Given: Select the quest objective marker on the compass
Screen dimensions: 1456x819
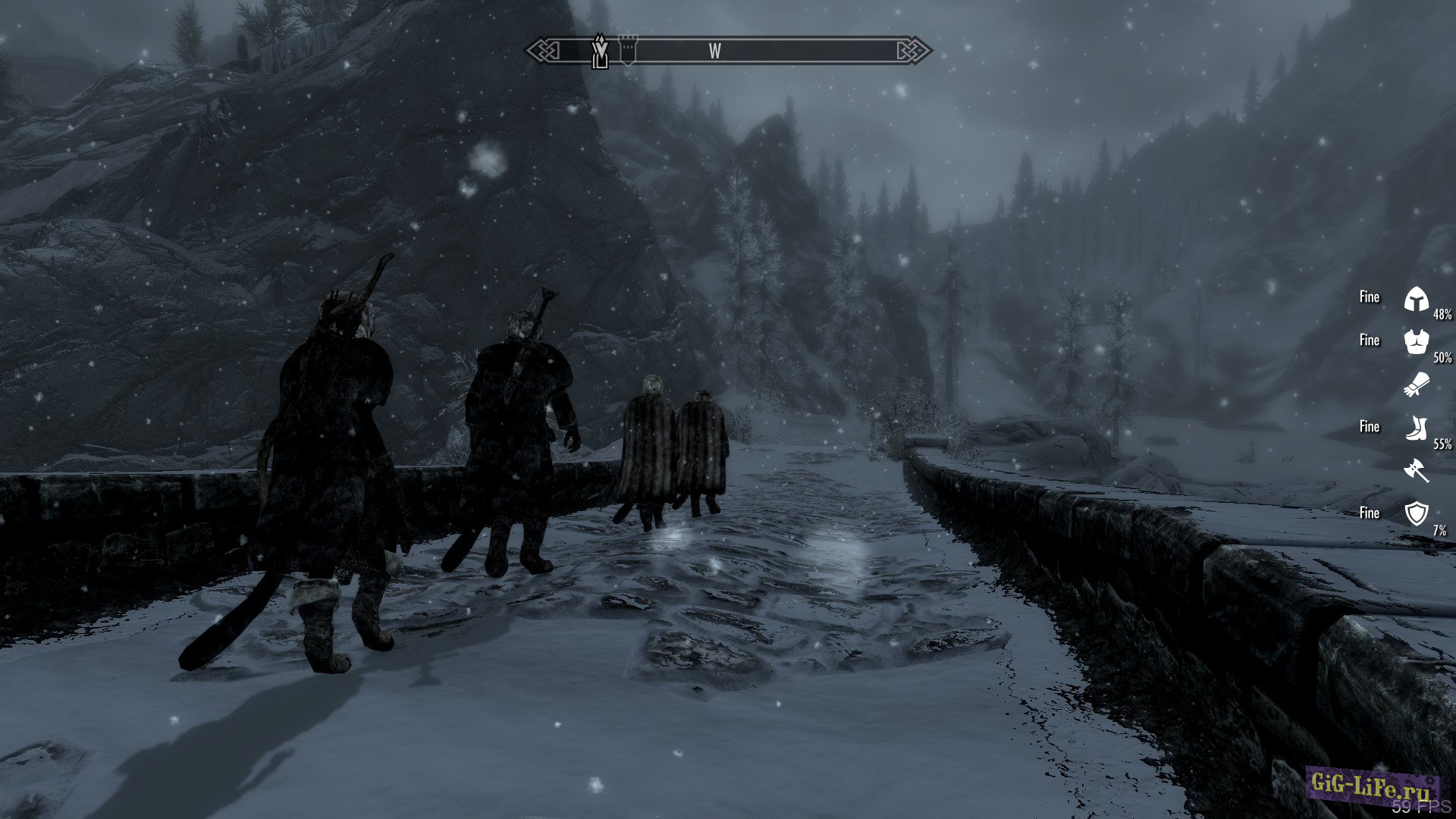Looking at the screenshot, I should pos(599,53).
